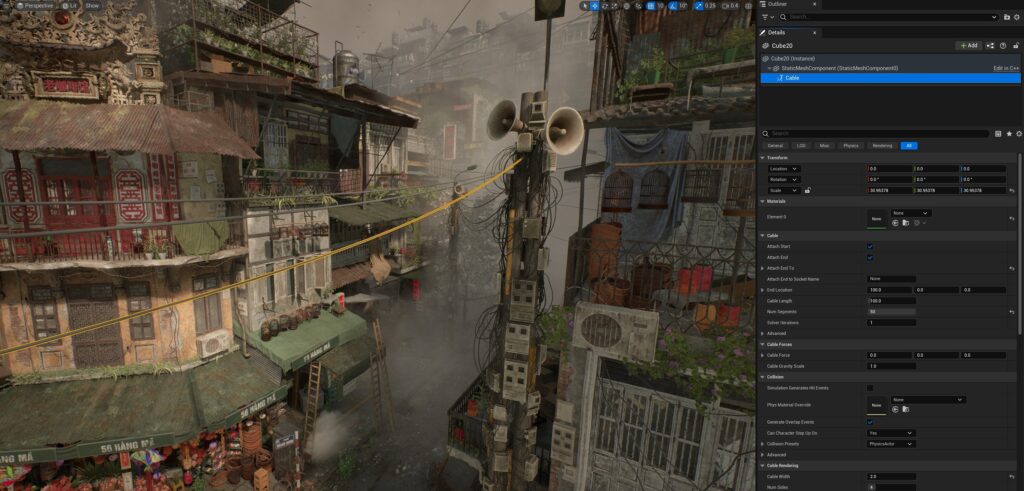Switch to the Rendering filter tab

(882, 146)
